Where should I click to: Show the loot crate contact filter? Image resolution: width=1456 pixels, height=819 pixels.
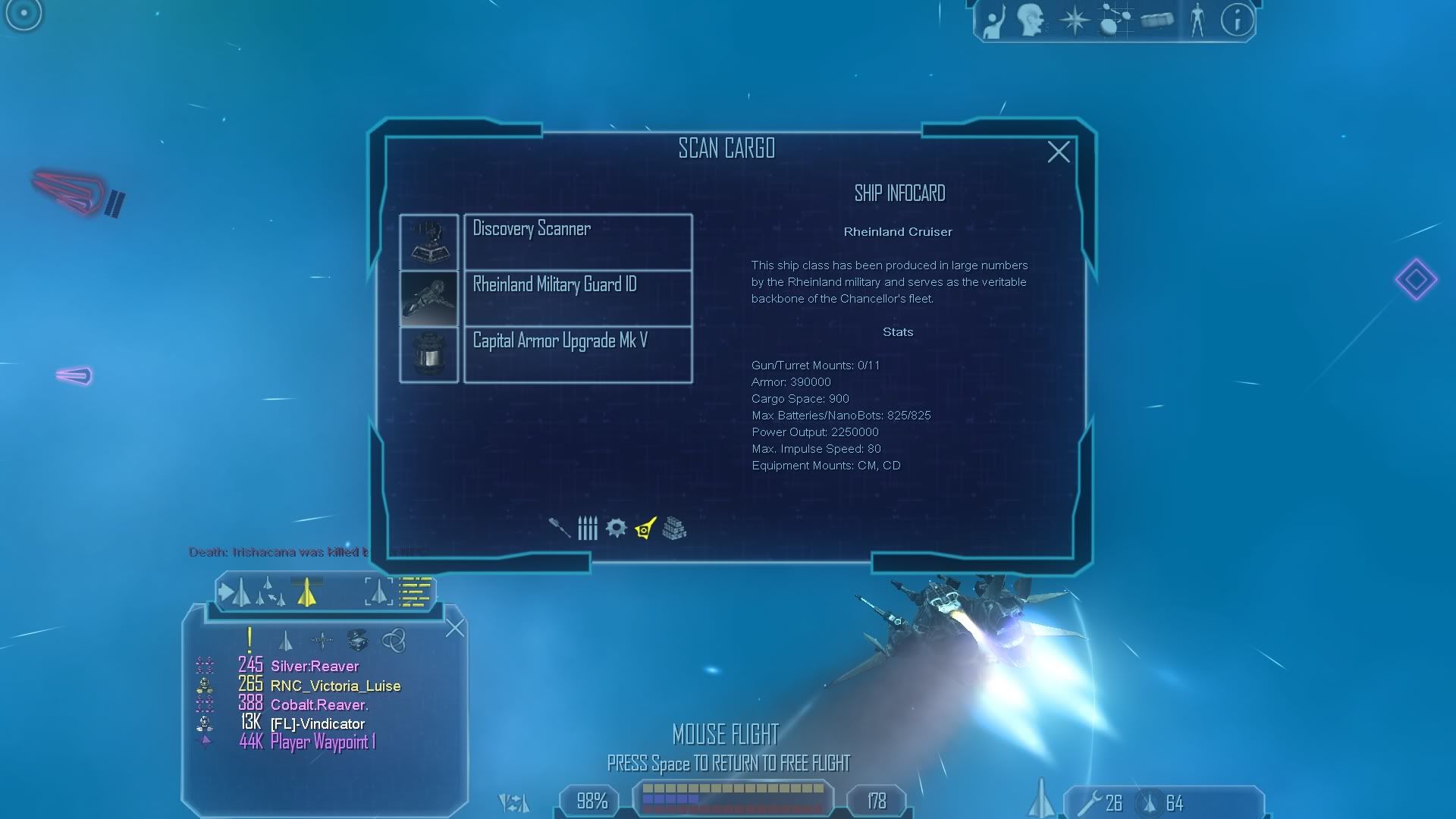[357, 640]
